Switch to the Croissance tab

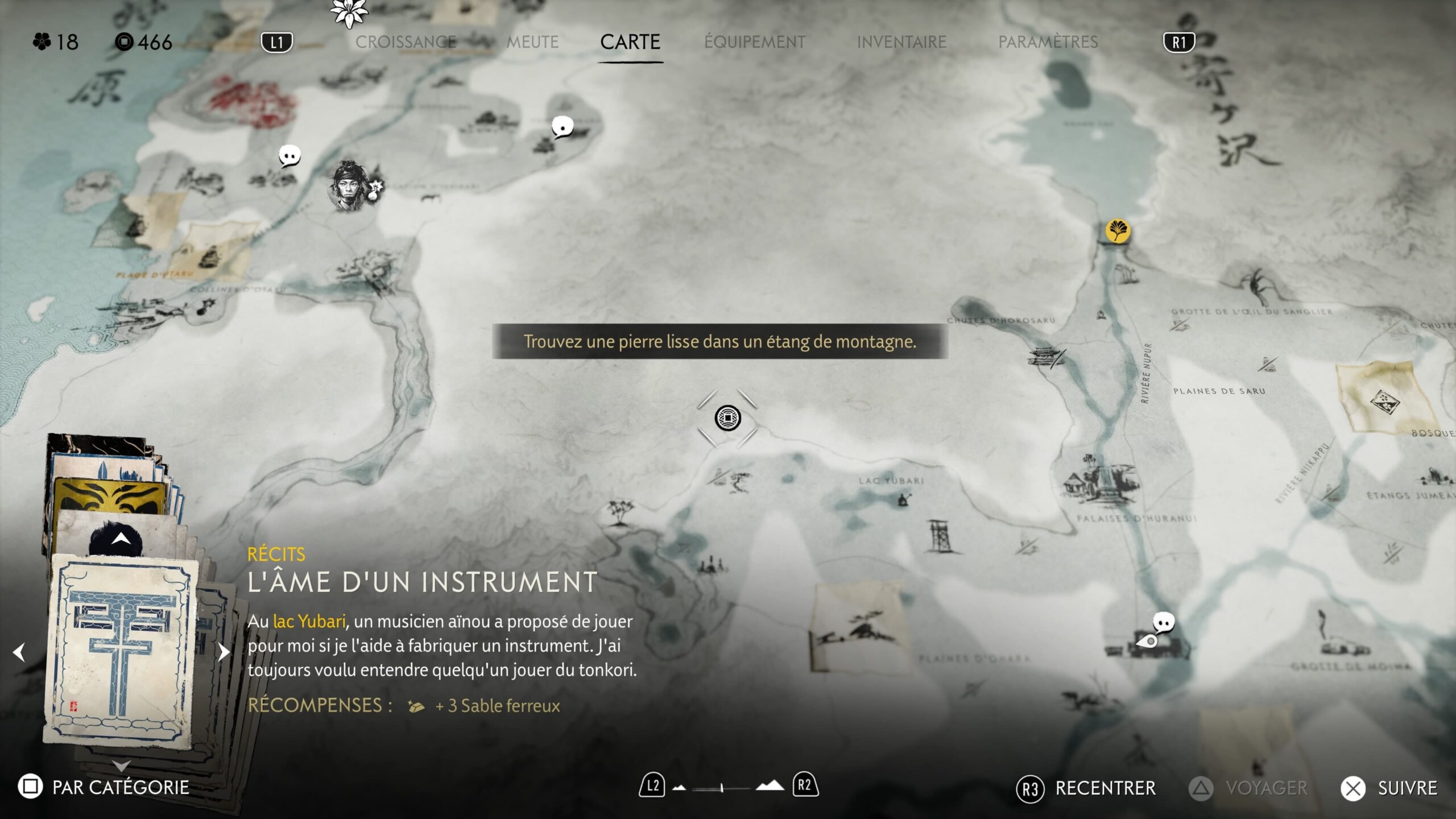[x=406, y=42]
